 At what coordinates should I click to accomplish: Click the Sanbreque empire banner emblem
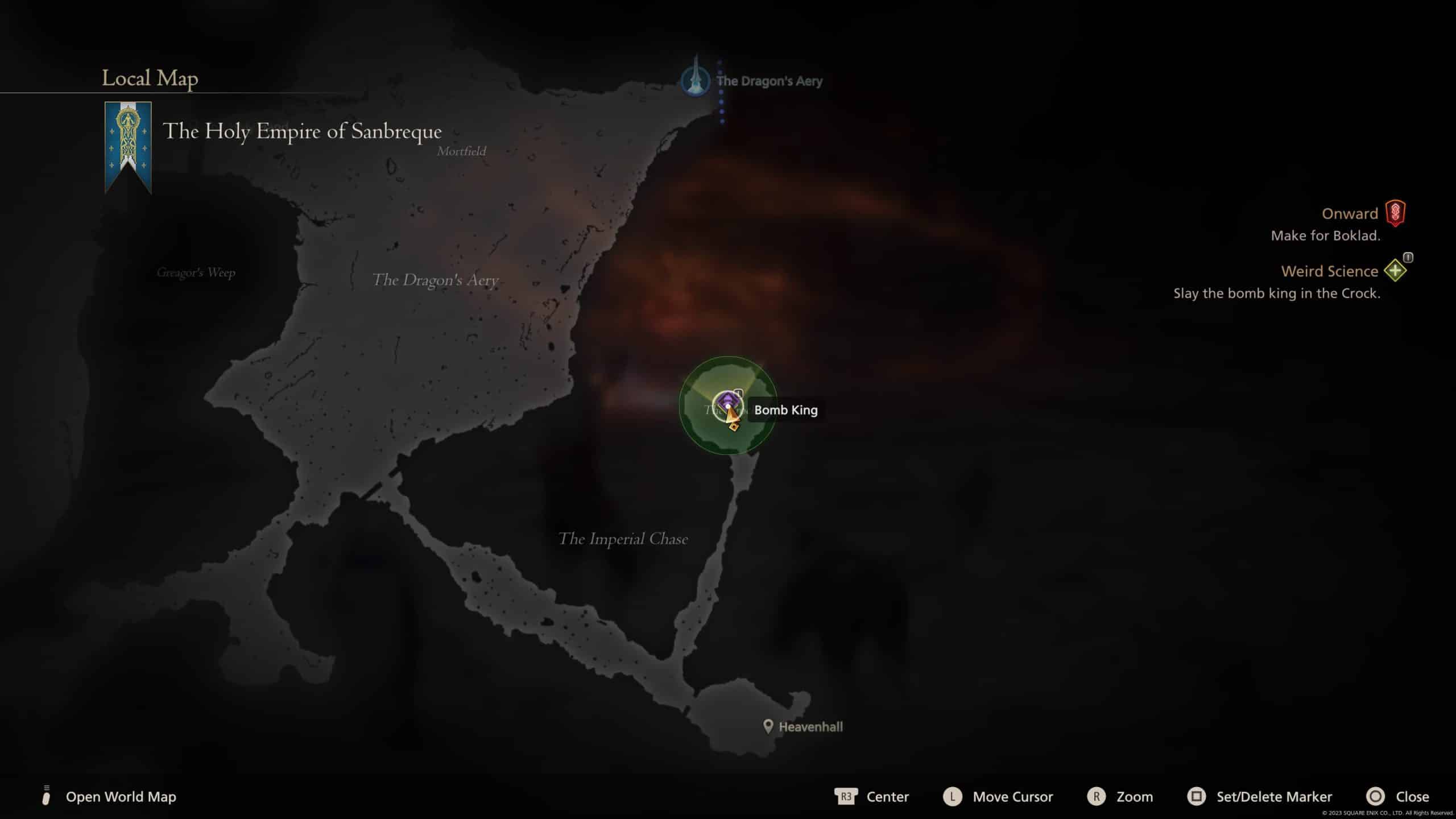pyautogui.click(x=128, y=147)
